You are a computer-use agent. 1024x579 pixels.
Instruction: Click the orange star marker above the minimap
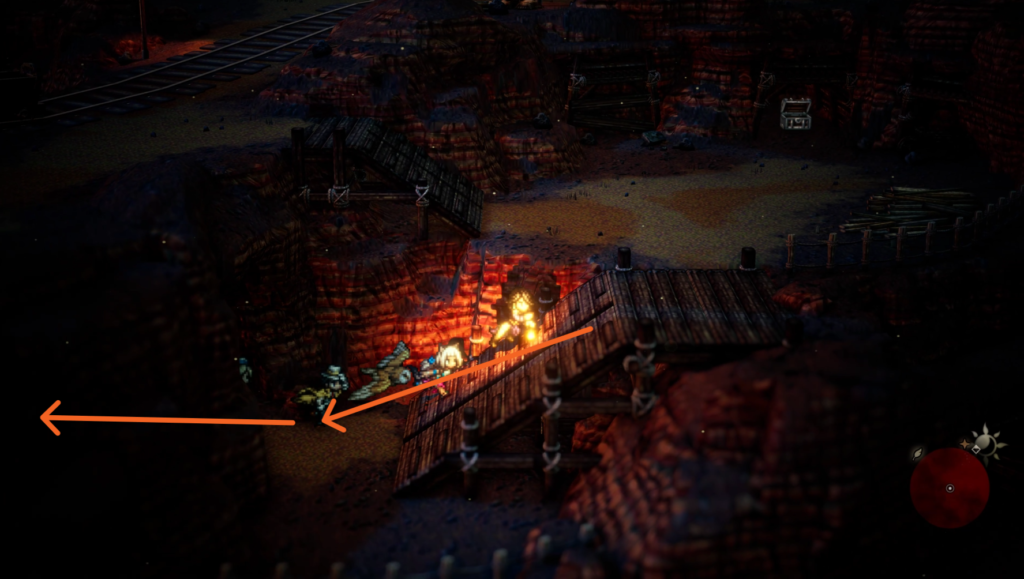coord(965,441)
